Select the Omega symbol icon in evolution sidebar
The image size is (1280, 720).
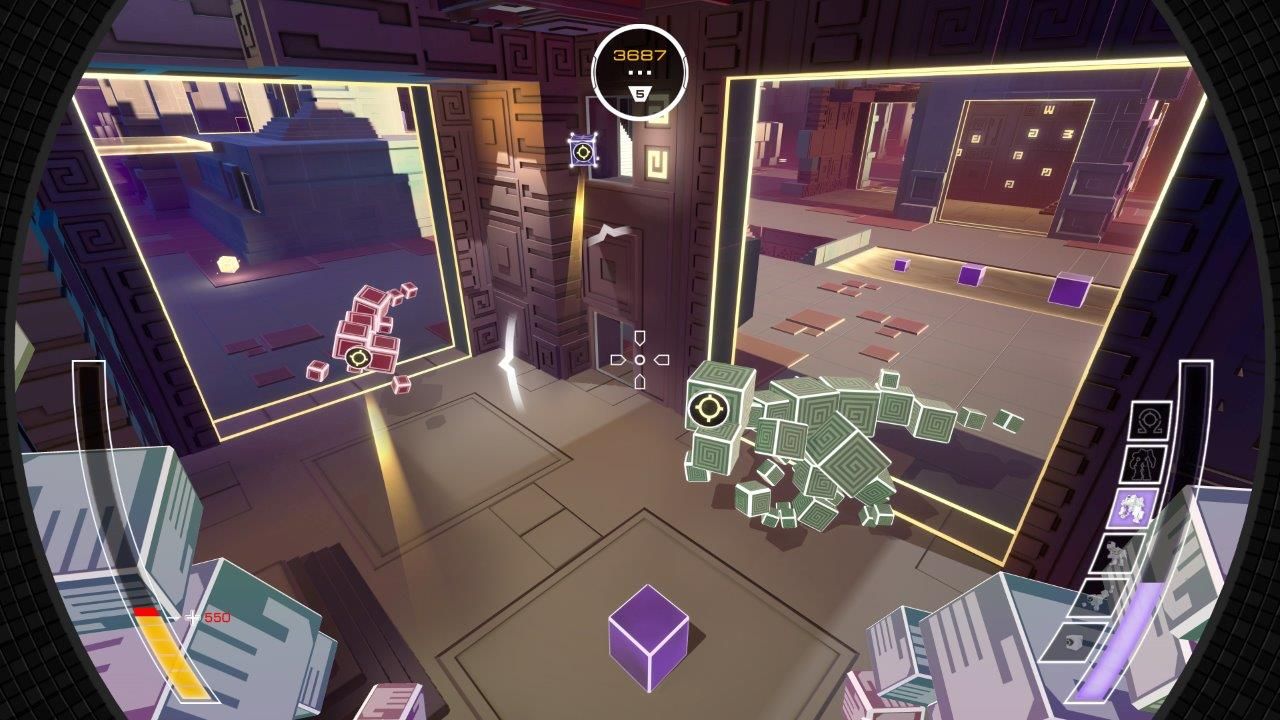[1150, 422]
